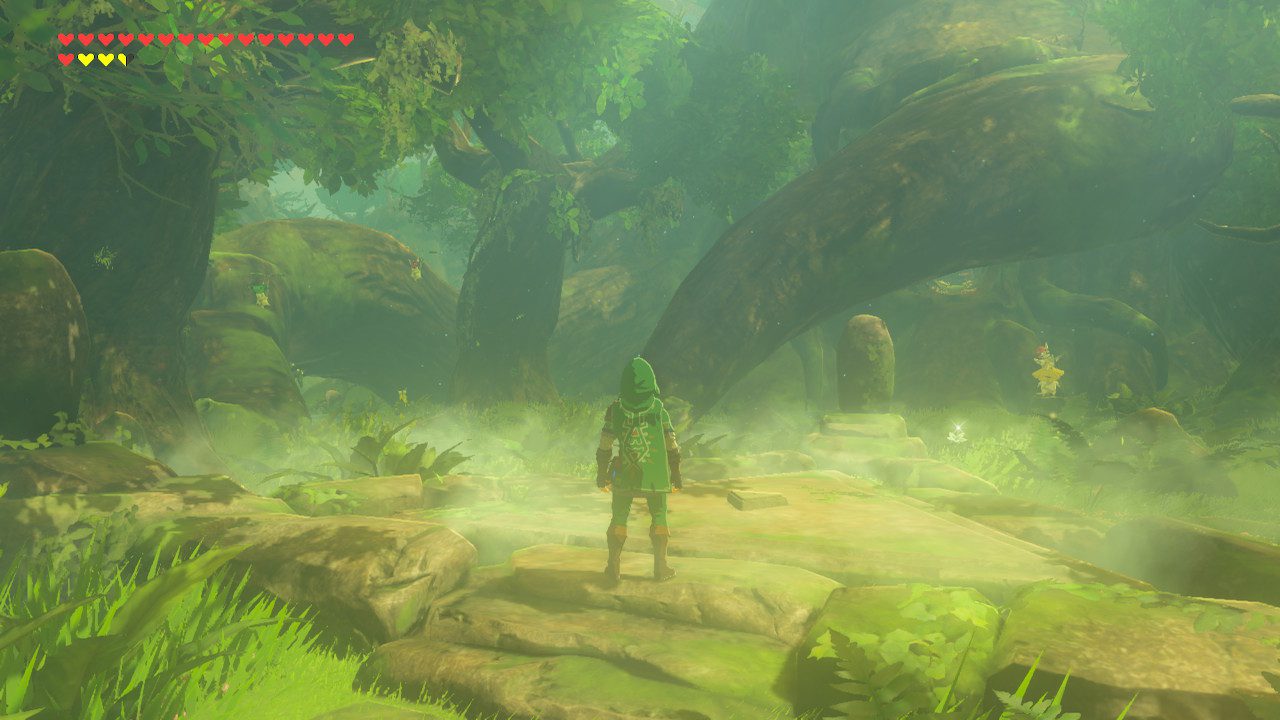Click the half yellow heart at row's end
1280x720 pixels.
[121, 58]
